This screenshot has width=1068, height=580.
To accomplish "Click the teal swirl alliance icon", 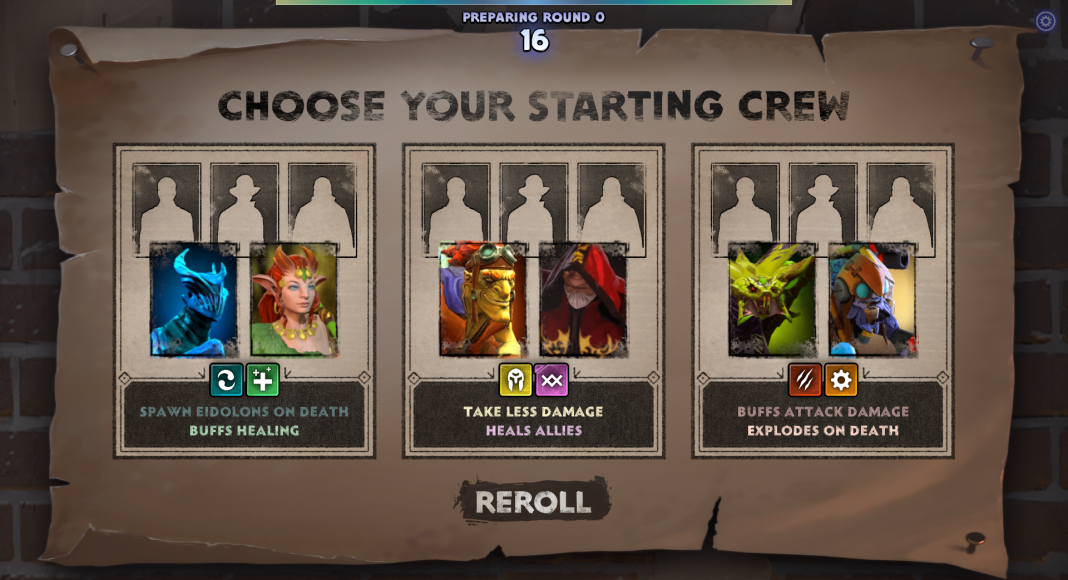I will 226,380.
